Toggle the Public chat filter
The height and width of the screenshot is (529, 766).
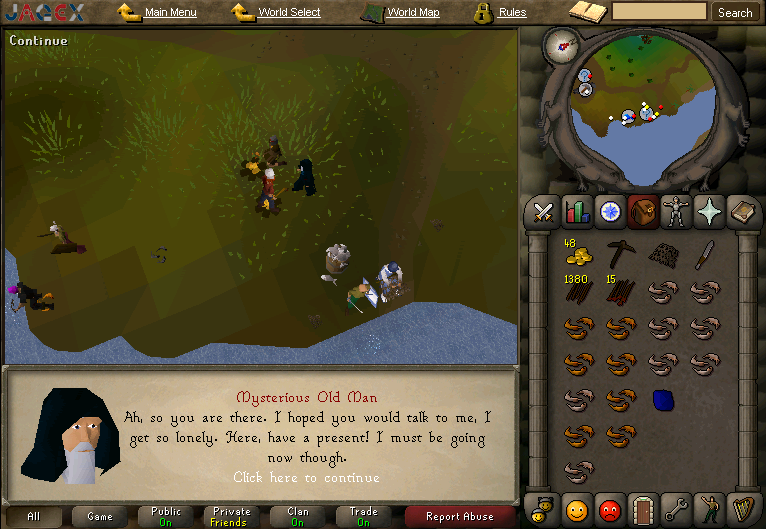(166, 517)
